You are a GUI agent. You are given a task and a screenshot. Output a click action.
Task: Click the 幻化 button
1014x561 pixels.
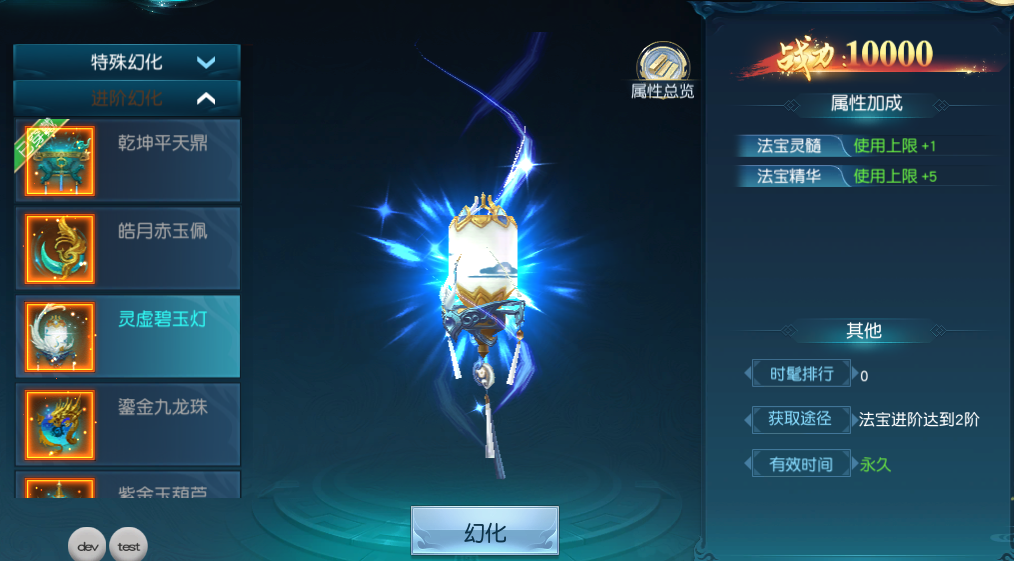coord(485,532)
